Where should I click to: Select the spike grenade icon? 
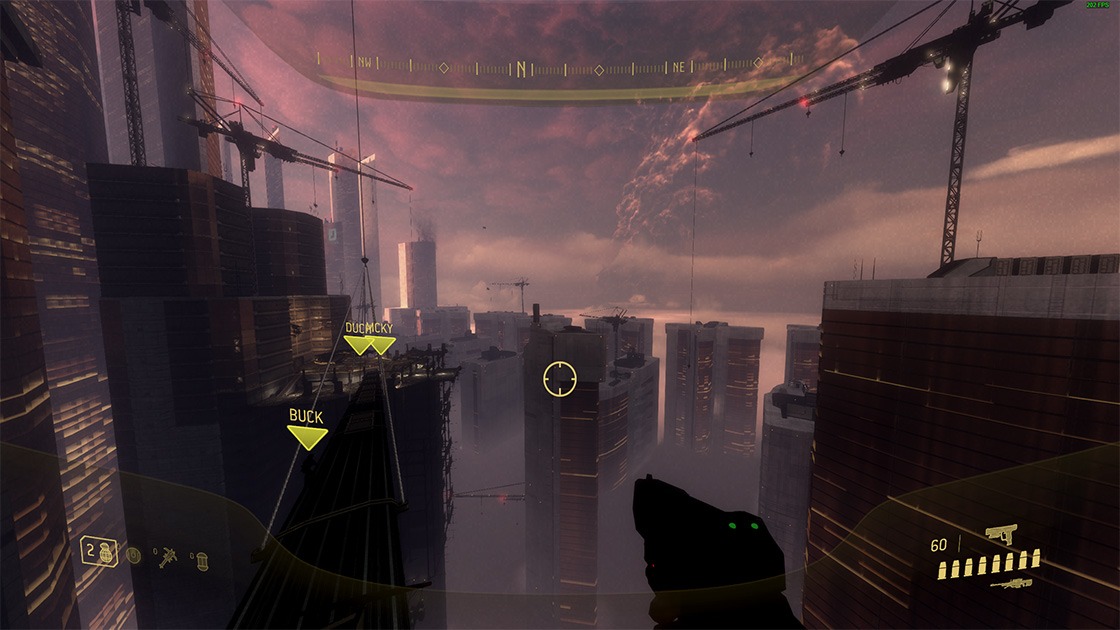pyautogui.click(x=167, y=555)
